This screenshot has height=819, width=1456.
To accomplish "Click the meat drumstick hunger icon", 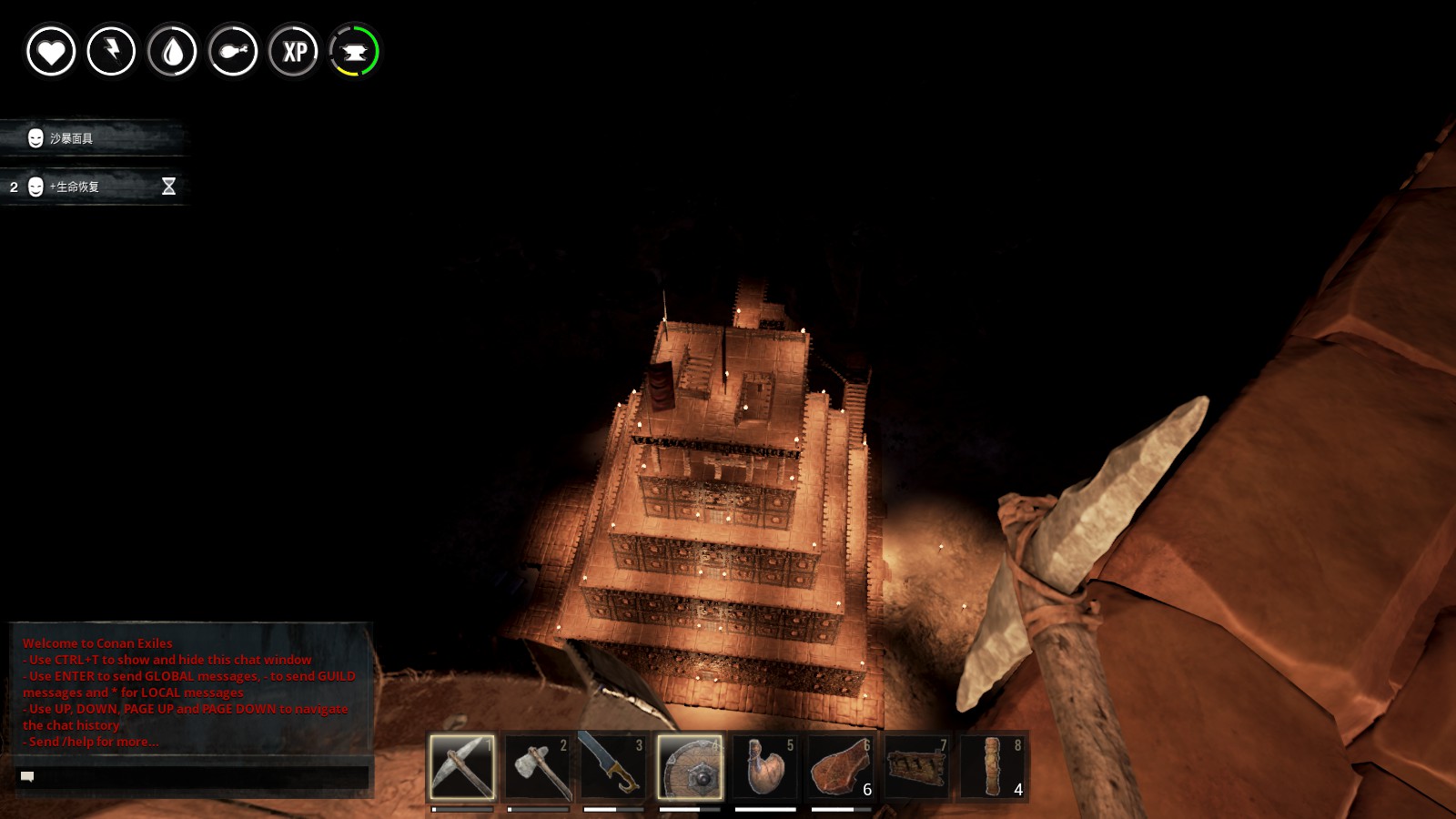I will 233,51.
